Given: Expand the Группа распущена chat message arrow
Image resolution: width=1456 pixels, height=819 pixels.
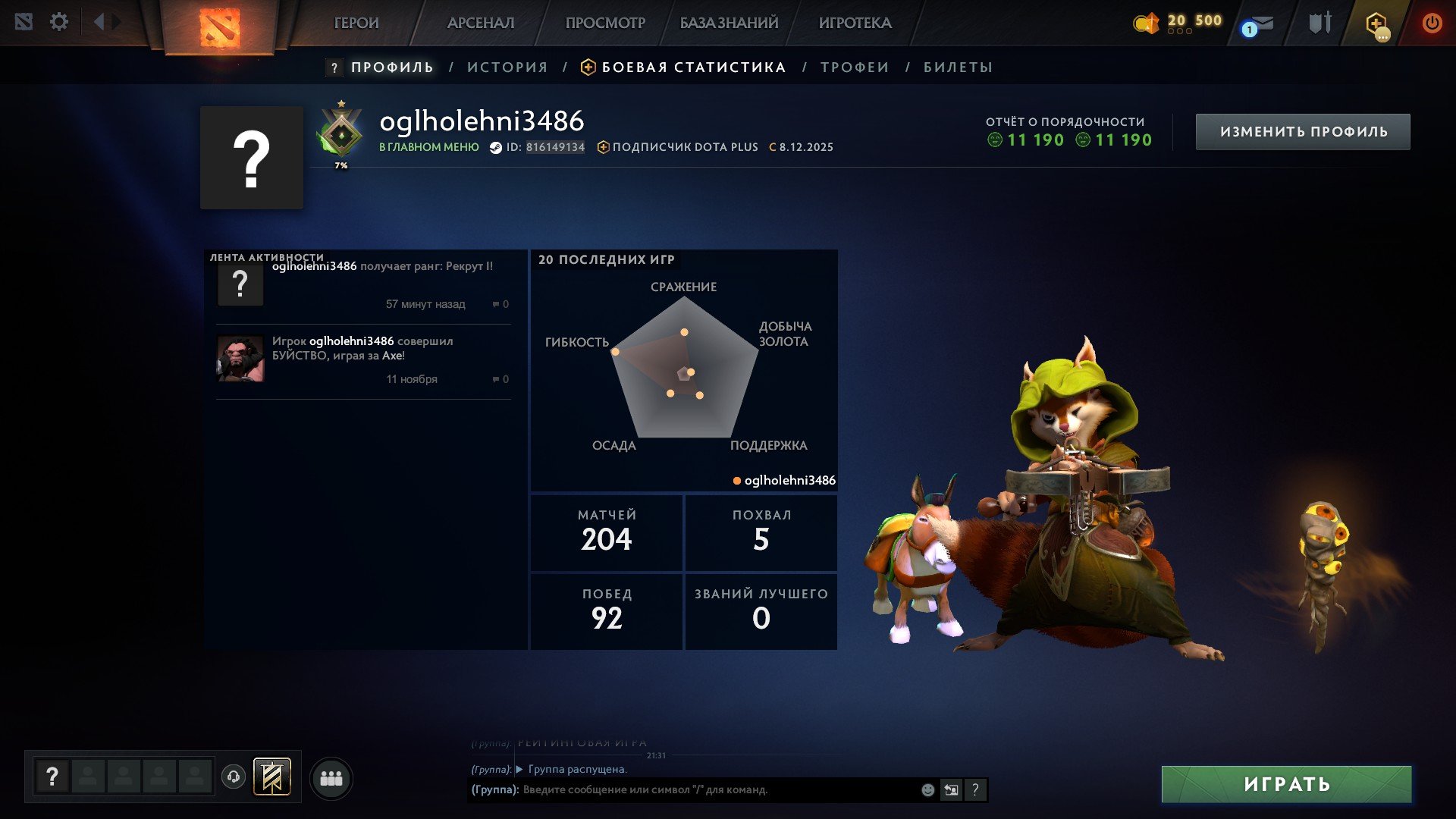Looking at the screenshot, I should pyautogui.click(x=519, y=769).
